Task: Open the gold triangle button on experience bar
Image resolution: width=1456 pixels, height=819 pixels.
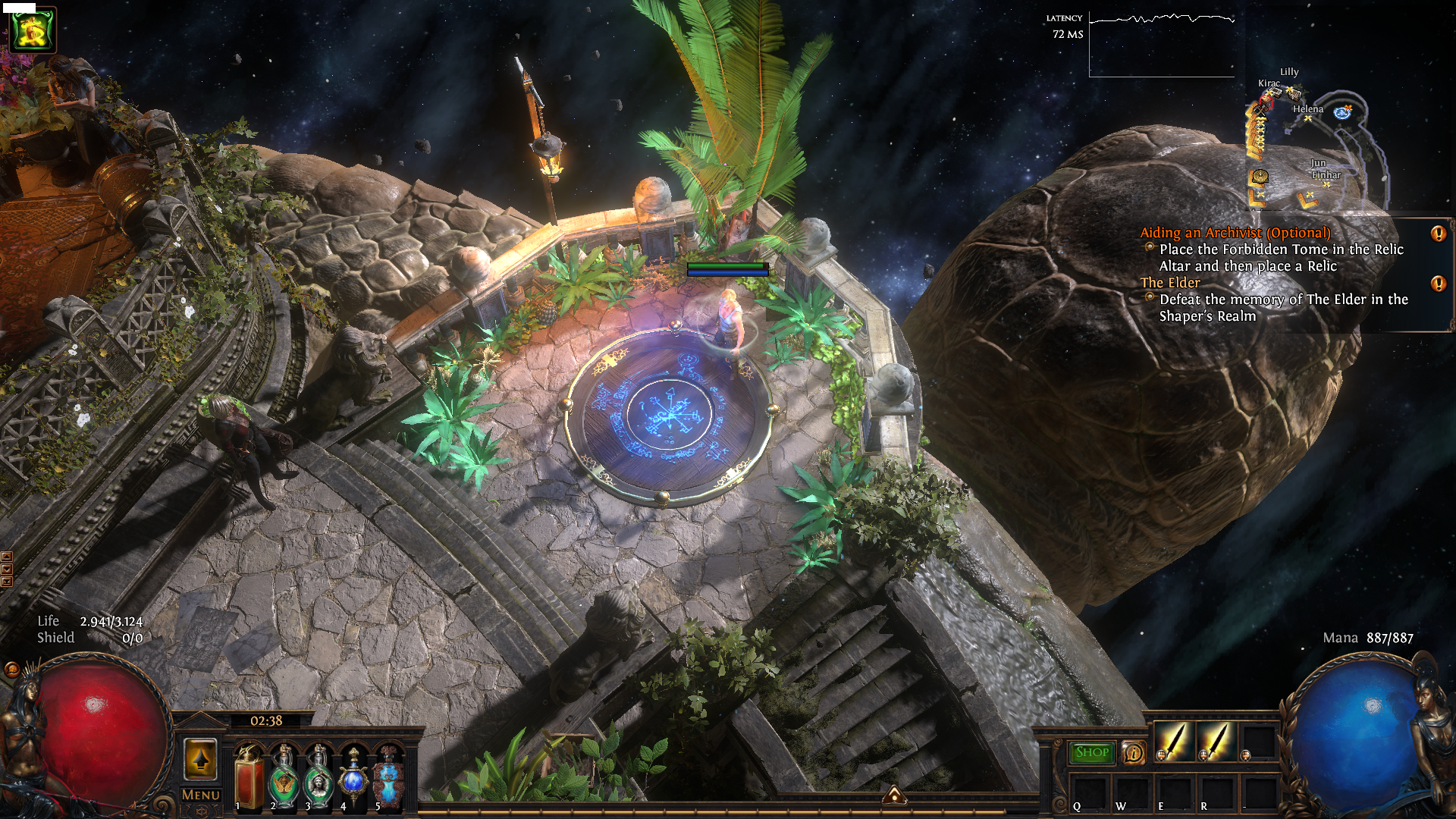Action: click(894, 795)
